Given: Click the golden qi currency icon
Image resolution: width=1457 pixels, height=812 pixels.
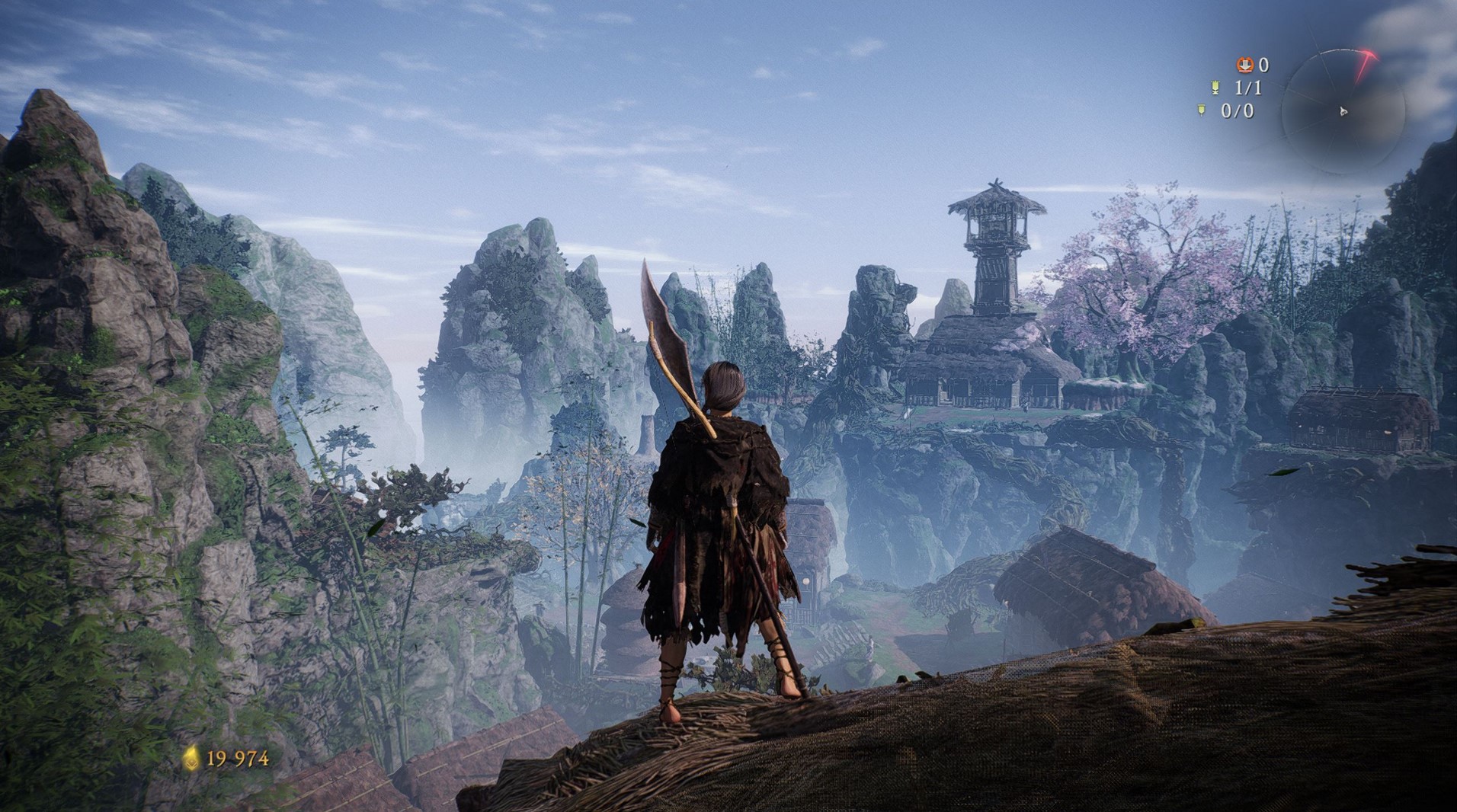Looking at the screenshot, I should [x=191, y=758].
